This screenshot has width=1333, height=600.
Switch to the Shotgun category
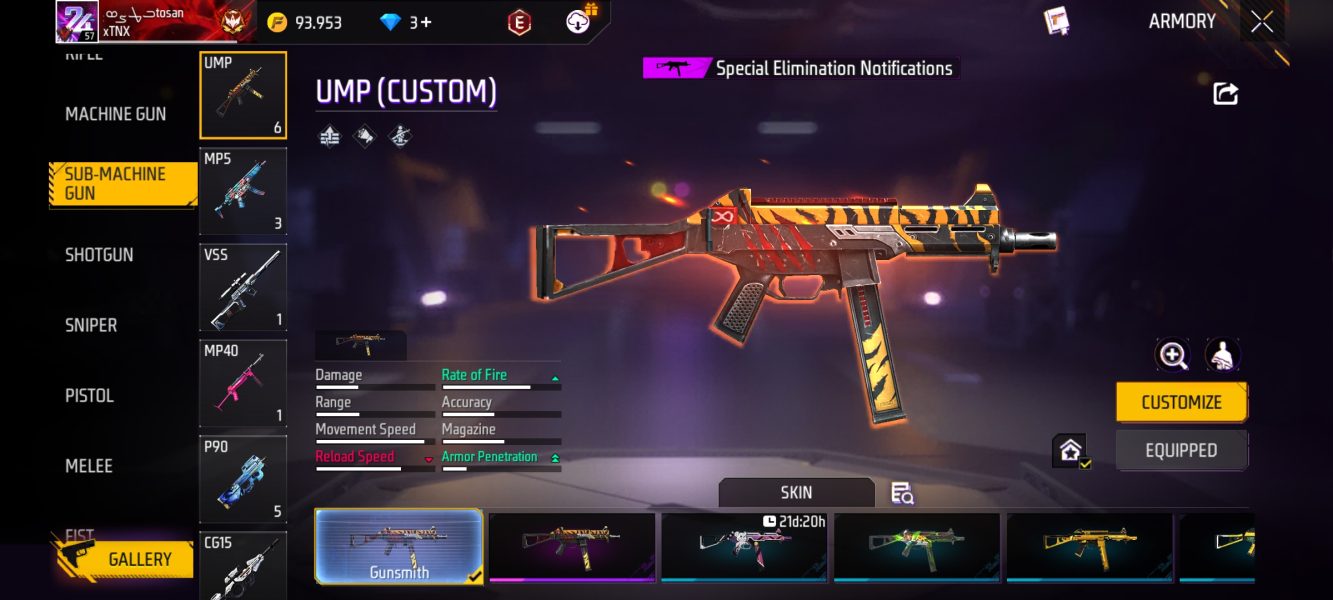click(99, 255)
